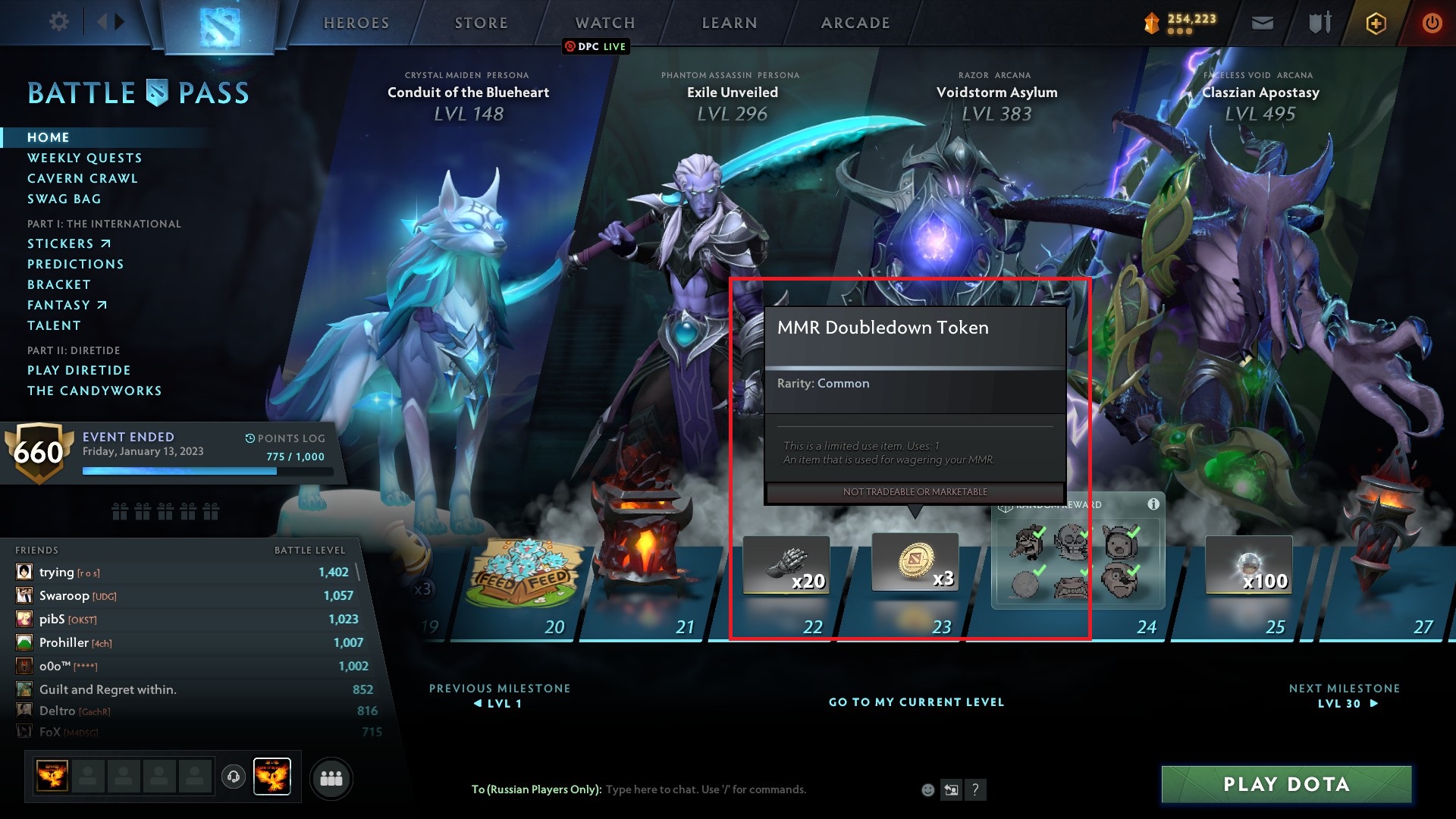The image size is (1456, 819).
Task: Switch to the CAVERN CRAWL section
Action: pos(82,178)
